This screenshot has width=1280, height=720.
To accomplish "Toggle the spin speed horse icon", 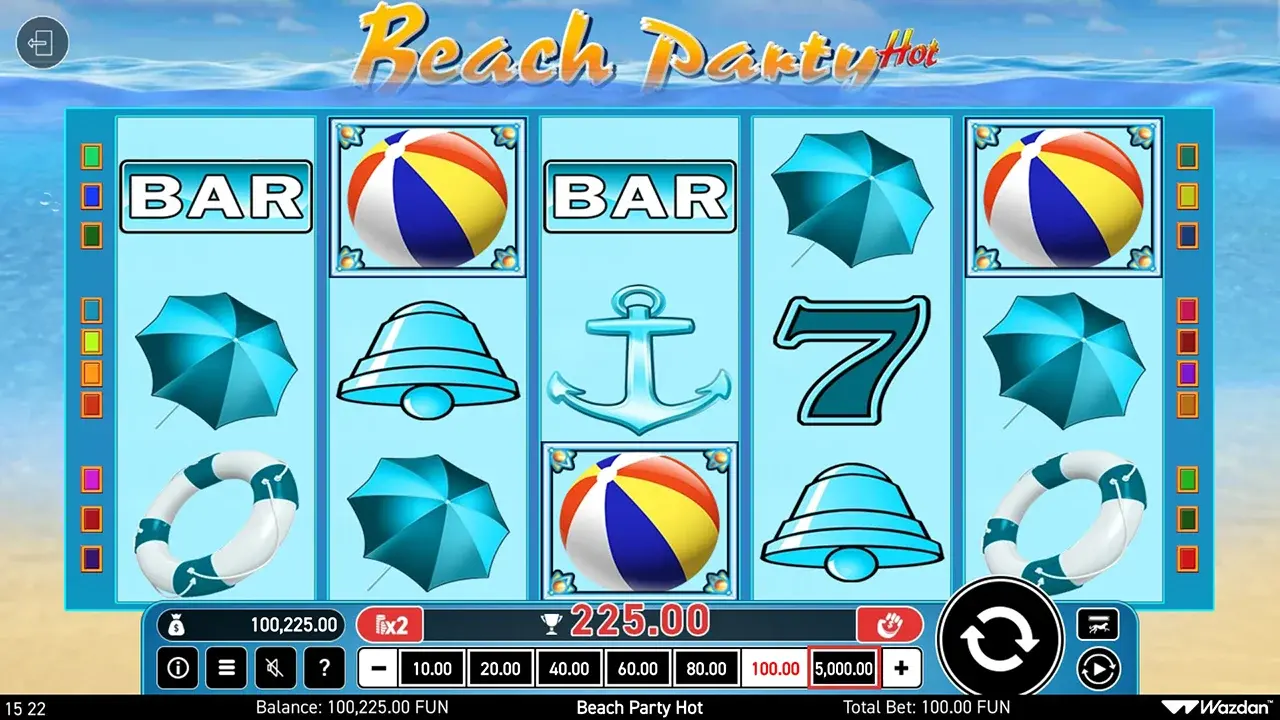I will click(x=1097, y=625).
